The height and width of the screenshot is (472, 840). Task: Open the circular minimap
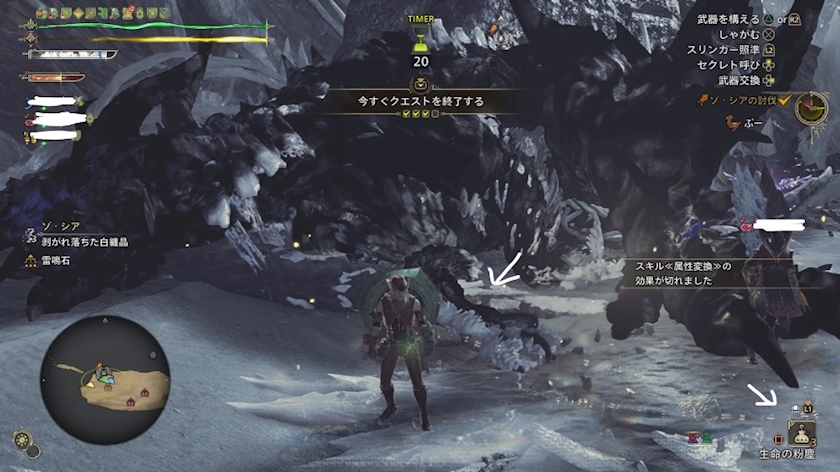click(x=104, y=379)
